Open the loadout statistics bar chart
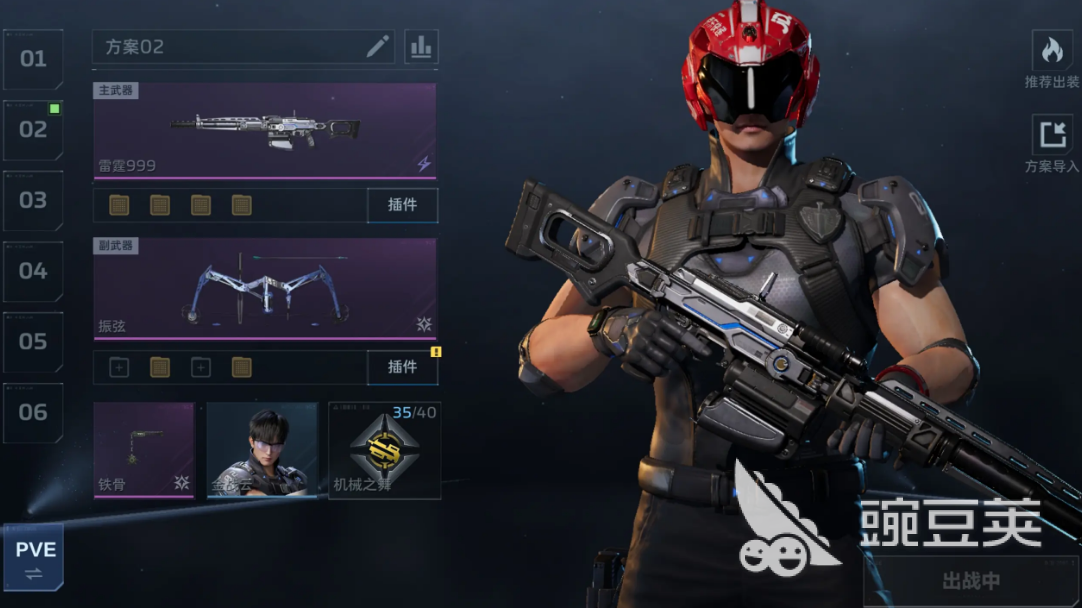 point(421,47)
